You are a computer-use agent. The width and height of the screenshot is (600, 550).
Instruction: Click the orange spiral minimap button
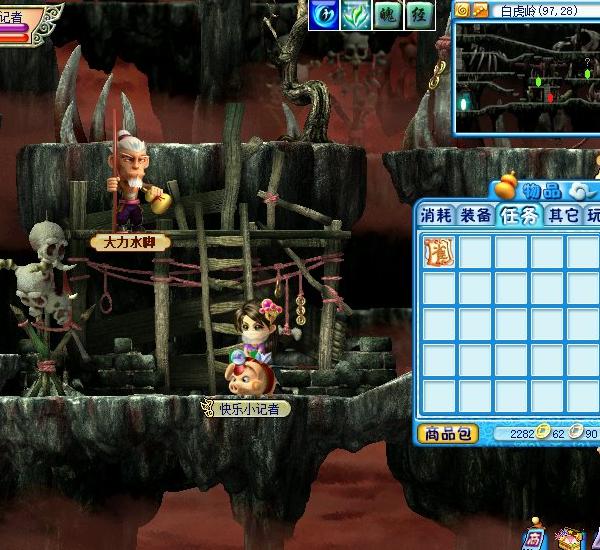point(463,10)
